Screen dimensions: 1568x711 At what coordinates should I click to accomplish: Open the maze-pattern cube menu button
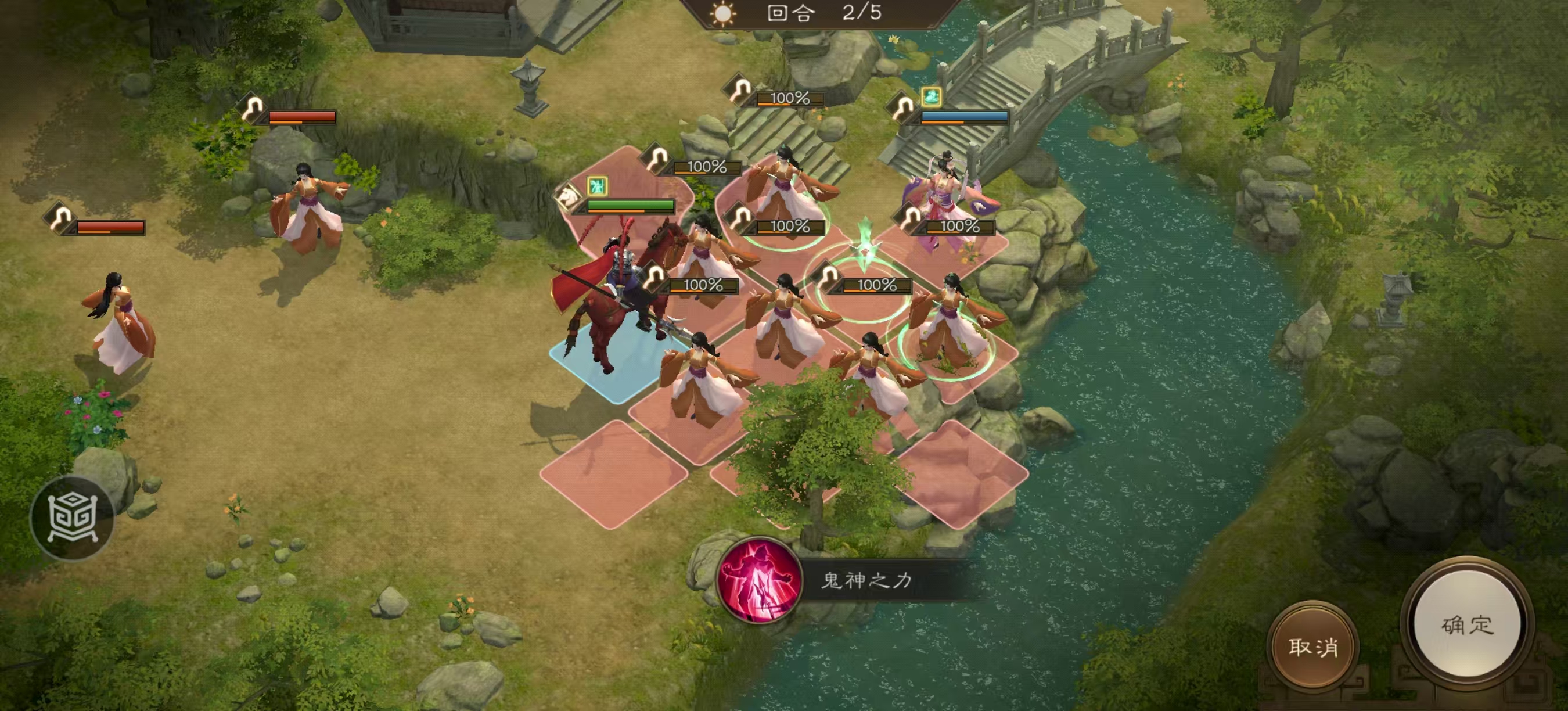73,518
